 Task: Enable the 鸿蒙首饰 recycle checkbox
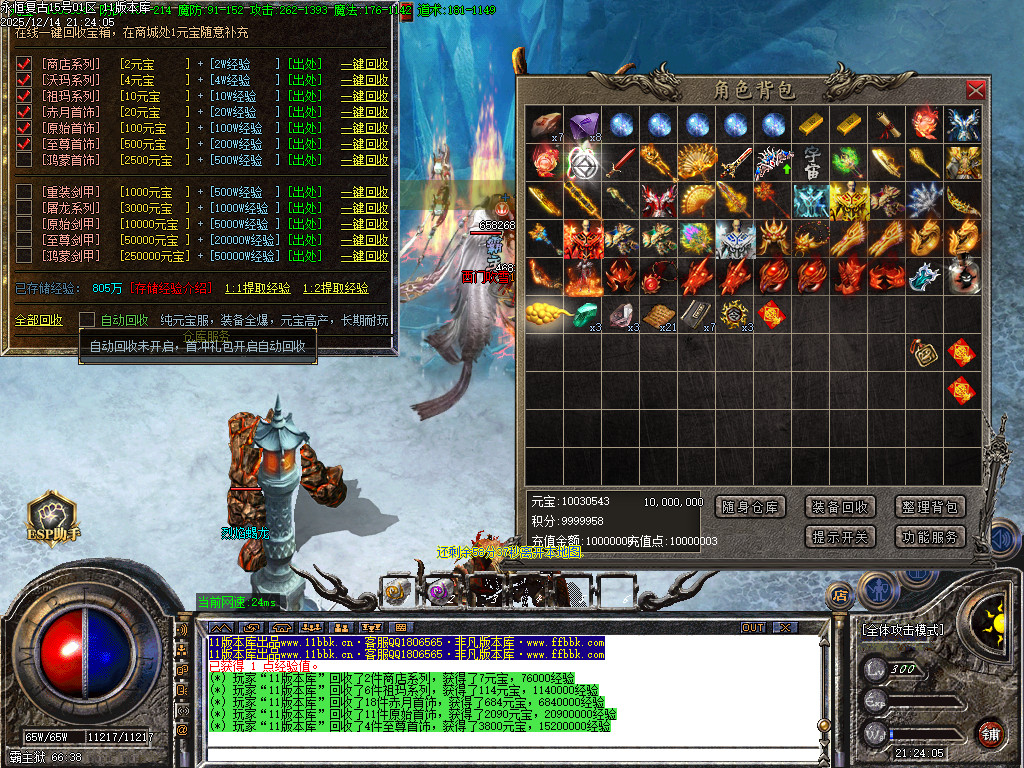pyautogui.click(x=24, y=160)
